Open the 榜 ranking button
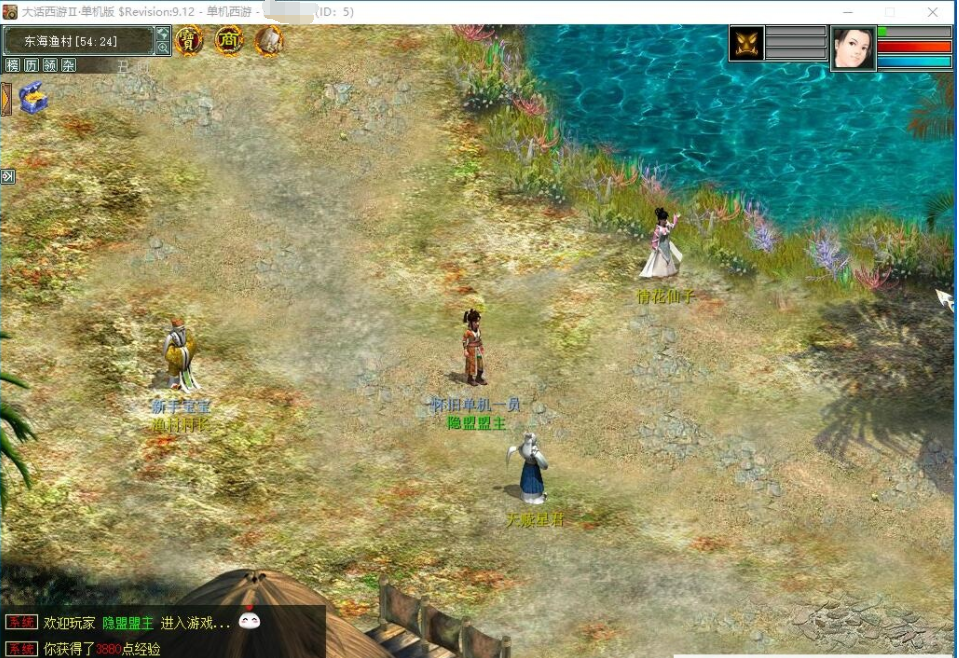The image size is (959, 658). point(12,66)
